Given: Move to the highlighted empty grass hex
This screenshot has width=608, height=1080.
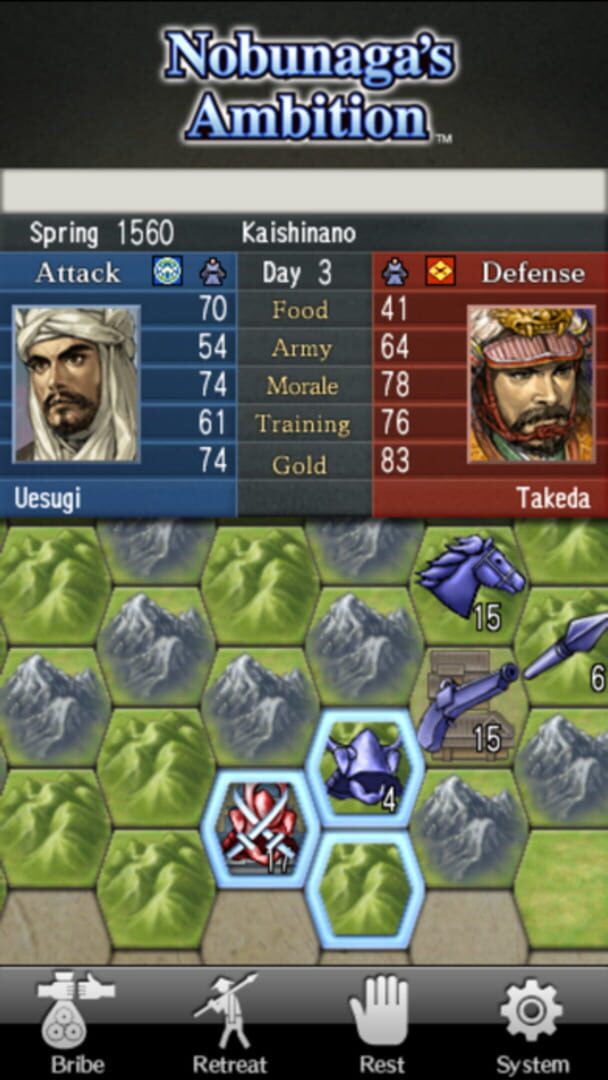Looking at the screenshot, I should coord(365,887).
